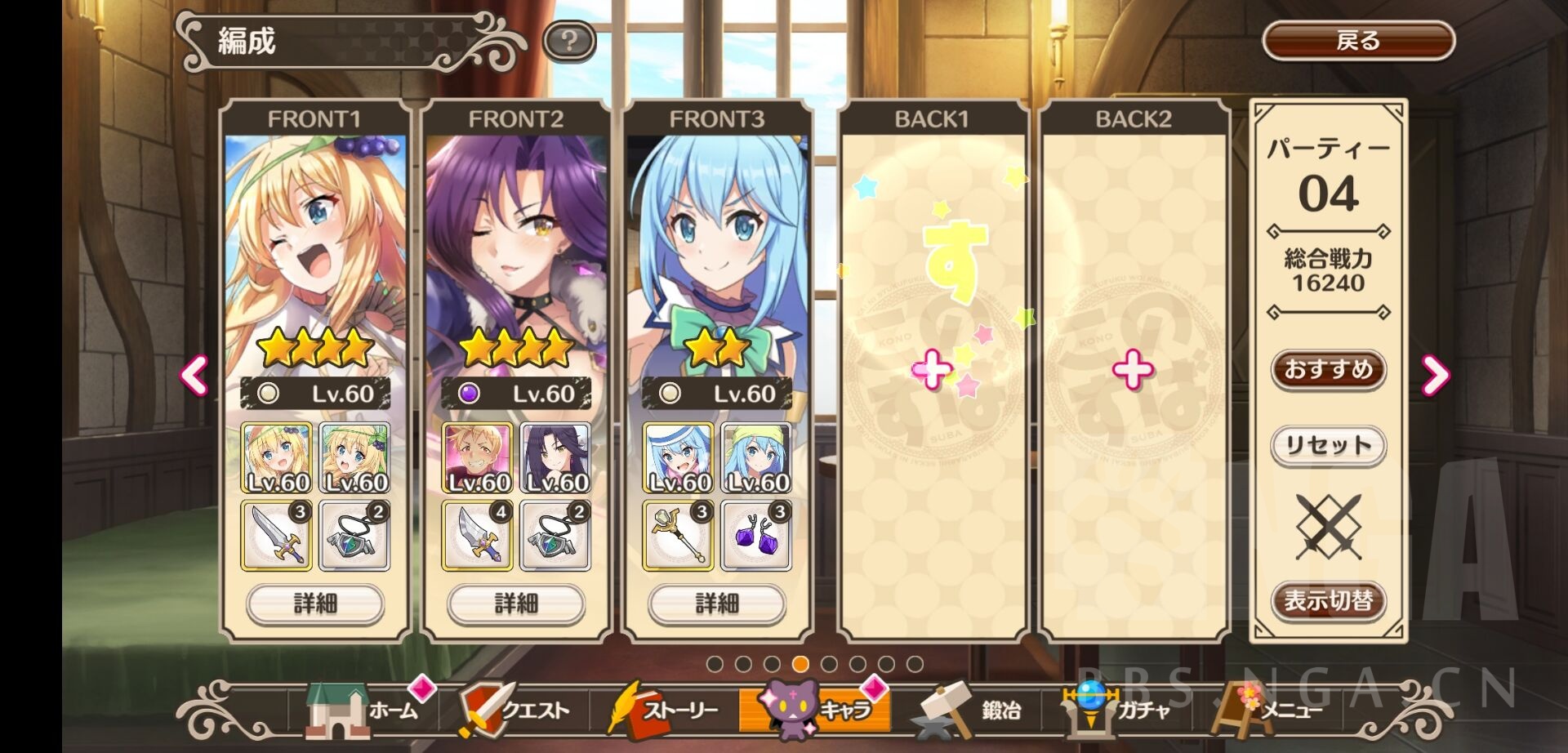Open the クエスト quest menu

514,711
